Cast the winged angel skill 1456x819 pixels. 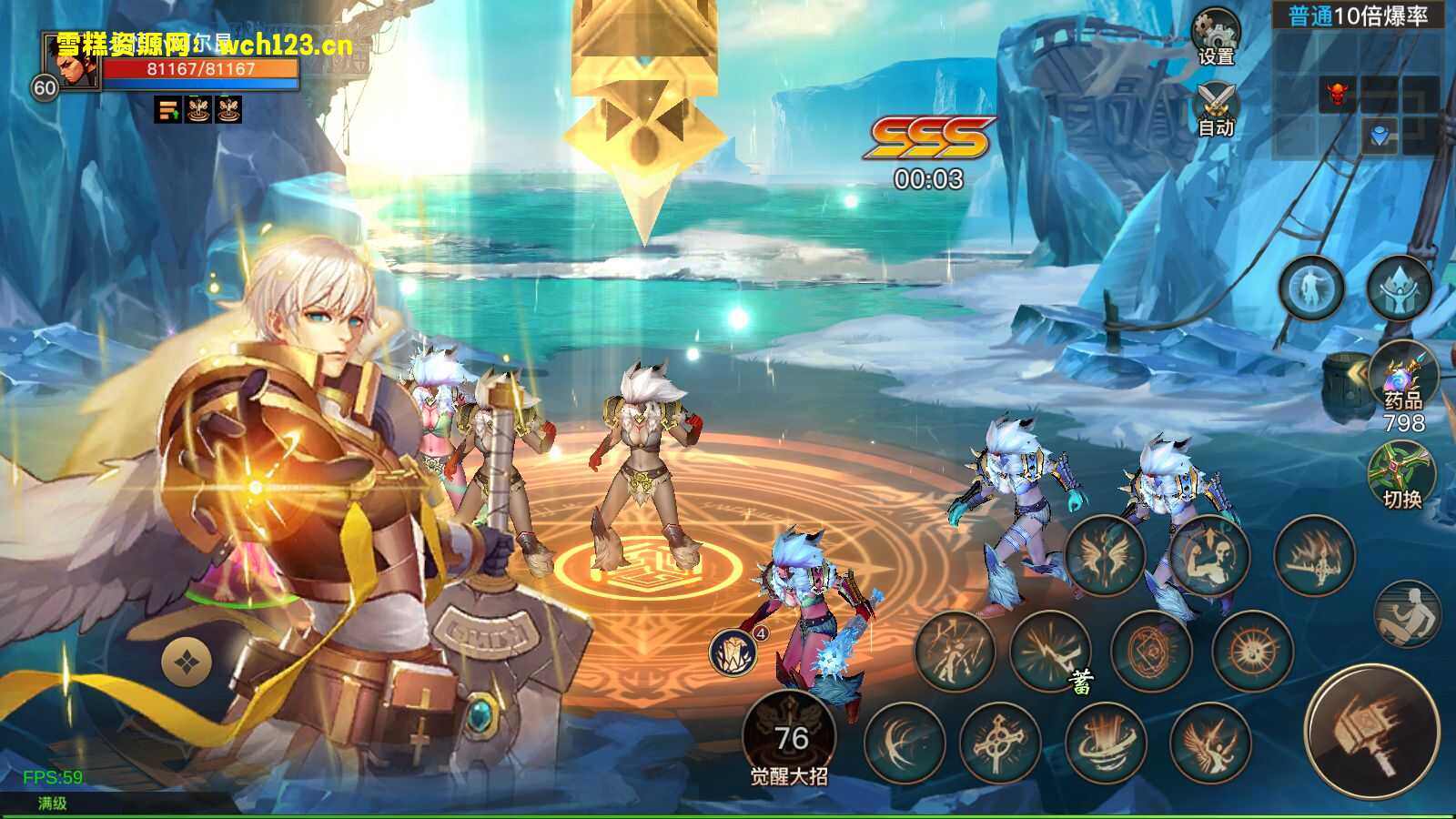1209,744
